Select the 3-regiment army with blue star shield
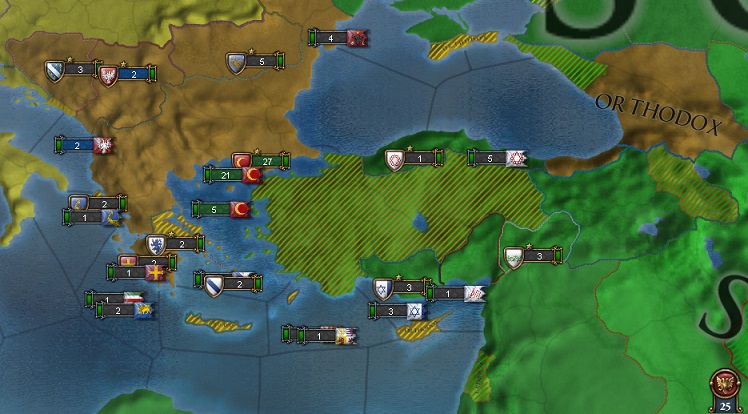This screenshot has width=748, height=414. coord(401,288)
